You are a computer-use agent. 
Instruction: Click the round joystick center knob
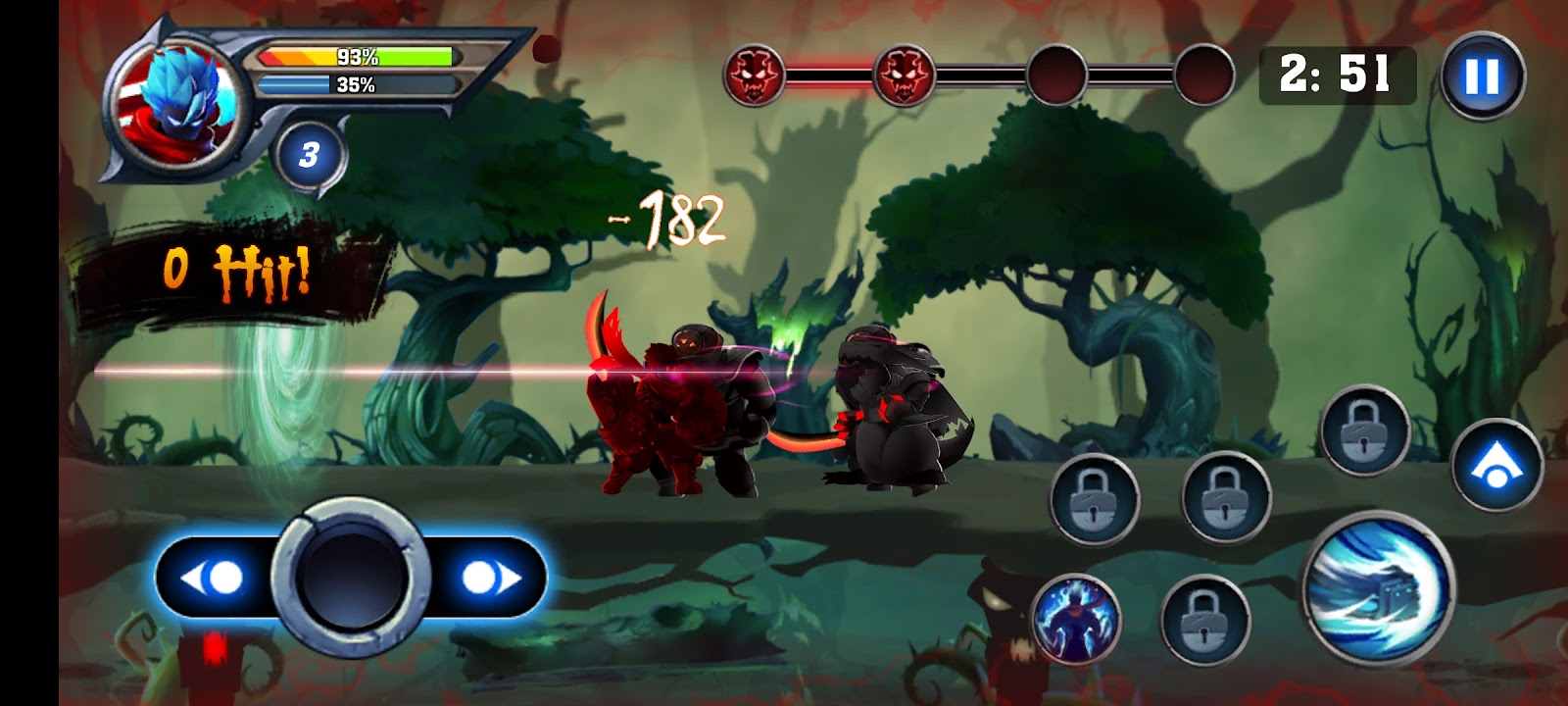pyautogui.click(x=352, y=577)
